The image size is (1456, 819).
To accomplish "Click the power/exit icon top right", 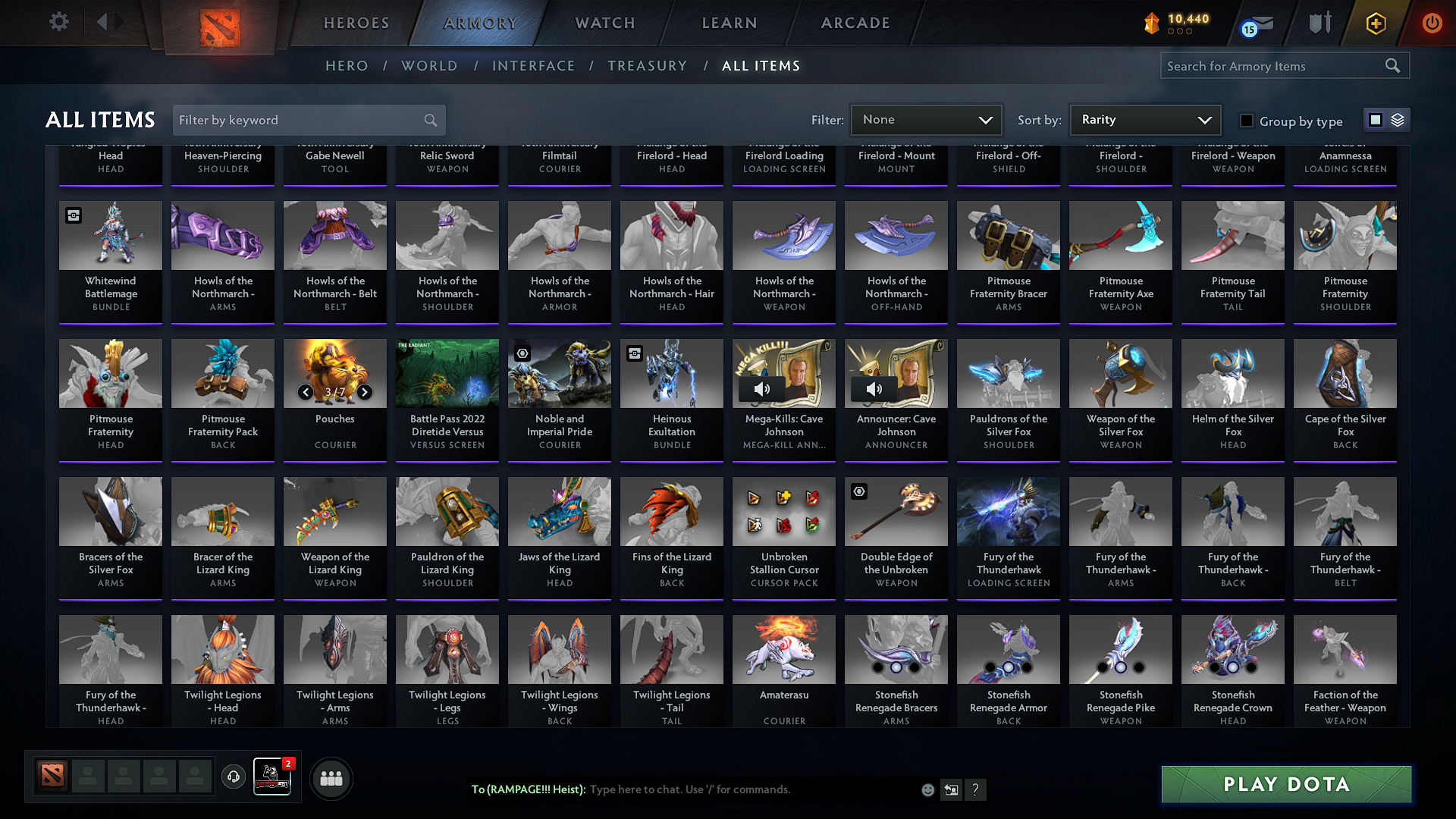I will coord(1432,23).
